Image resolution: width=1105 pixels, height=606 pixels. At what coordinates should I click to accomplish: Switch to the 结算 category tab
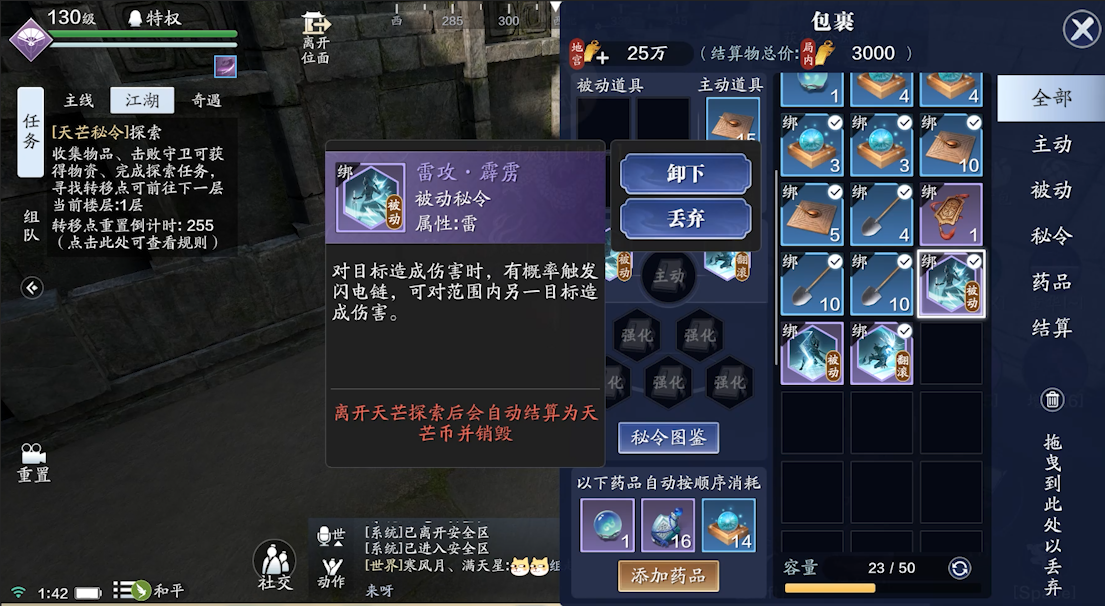[1051, 328]
